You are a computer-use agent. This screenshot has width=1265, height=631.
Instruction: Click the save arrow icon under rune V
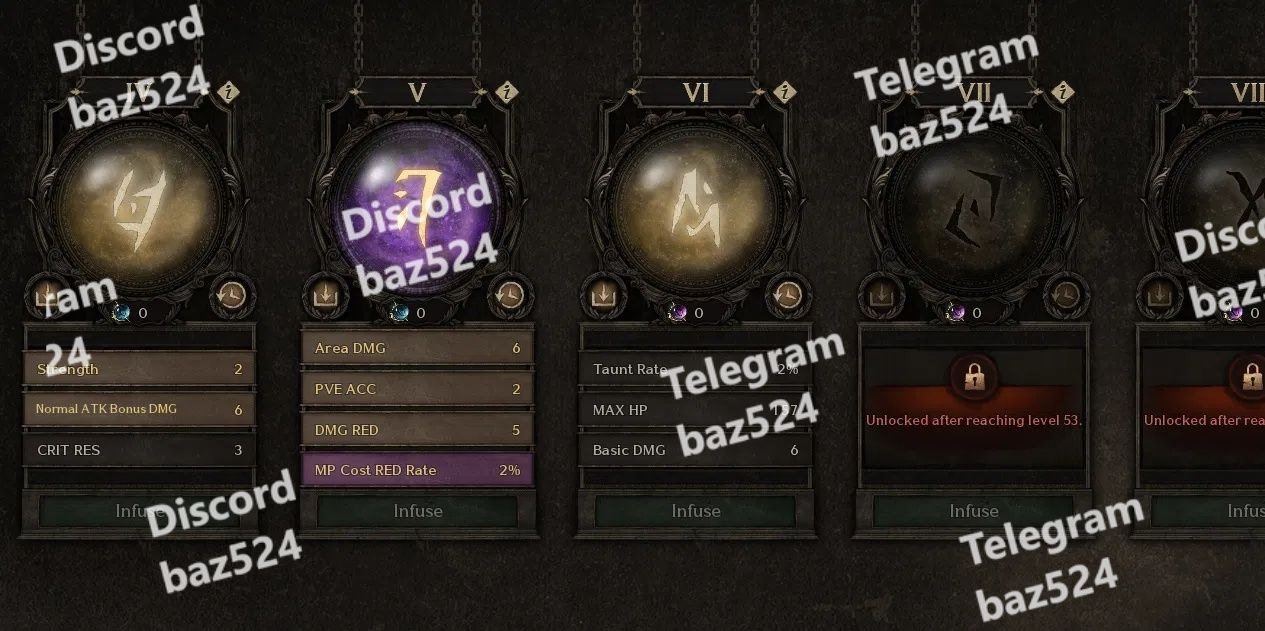coord(324,295)
